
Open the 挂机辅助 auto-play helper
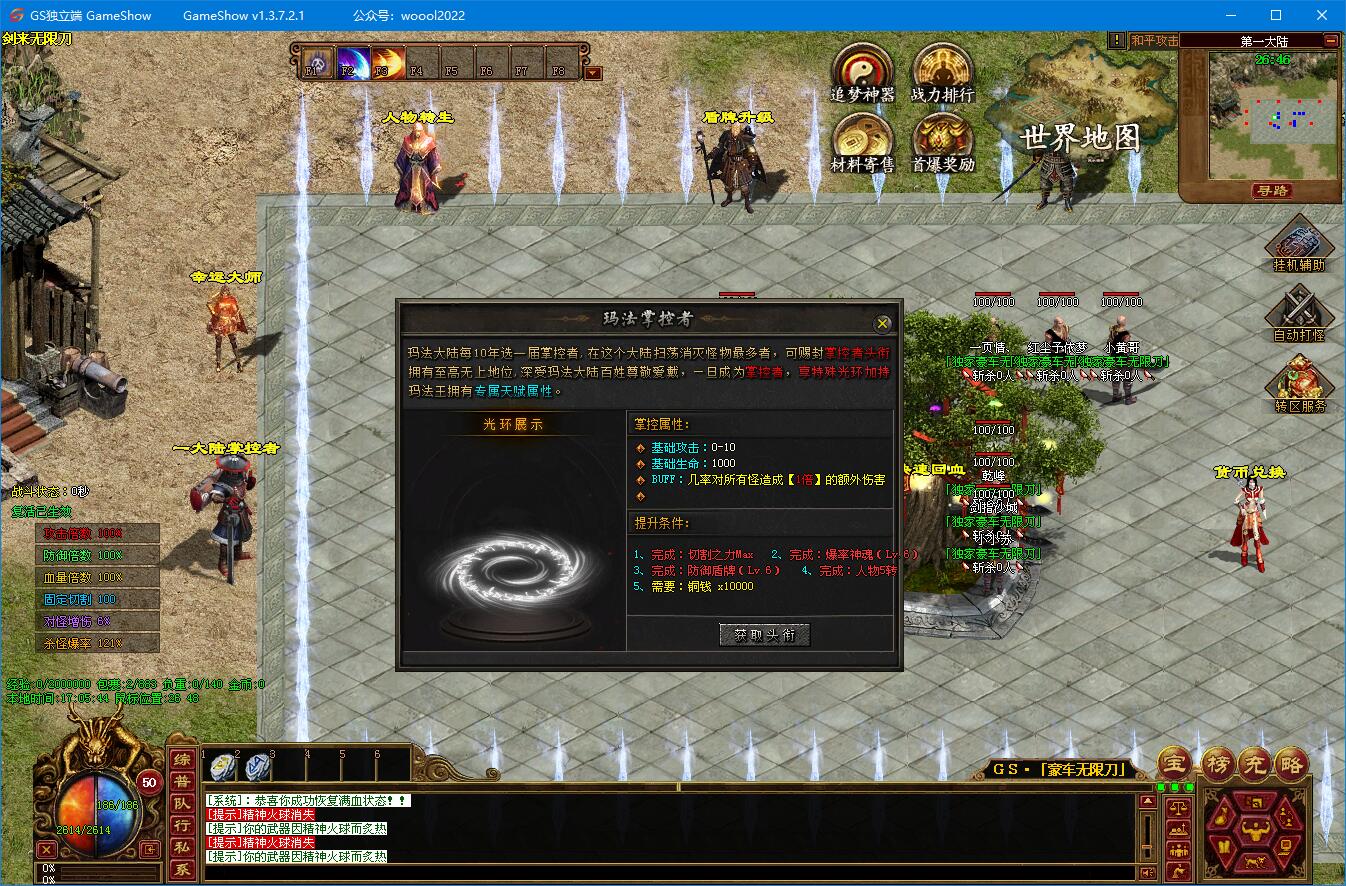click(x=1299, y=243)
